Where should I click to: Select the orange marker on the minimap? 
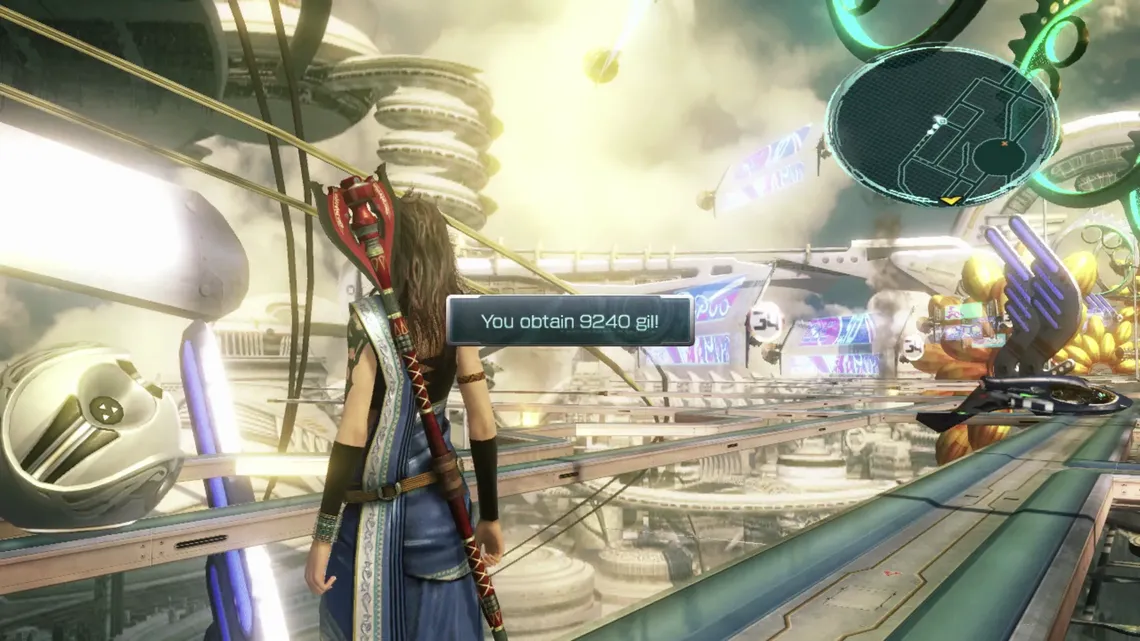pyautogui.click(x=1006, y=144)
